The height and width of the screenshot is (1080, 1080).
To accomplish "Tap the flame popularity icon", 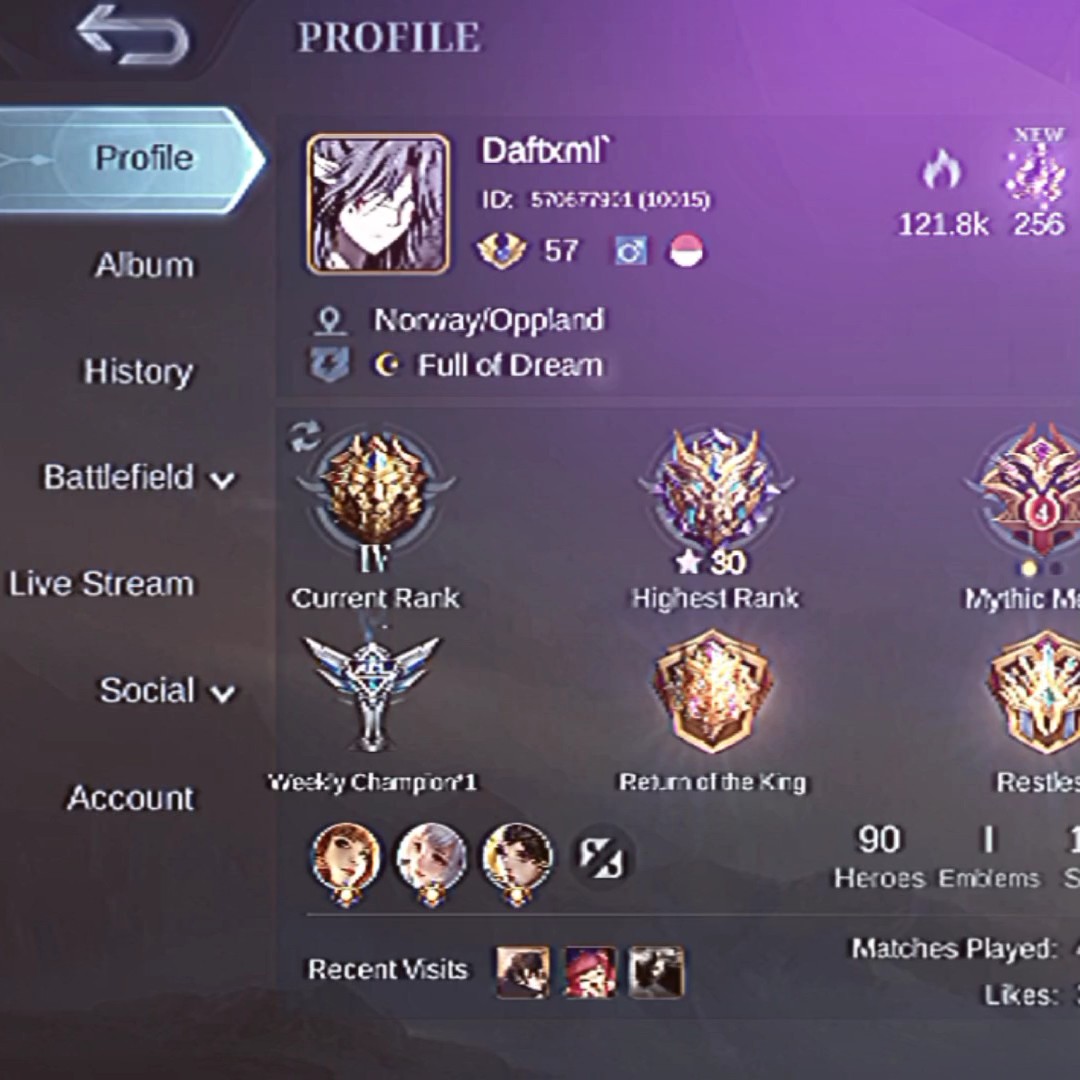I will point(941,172).
